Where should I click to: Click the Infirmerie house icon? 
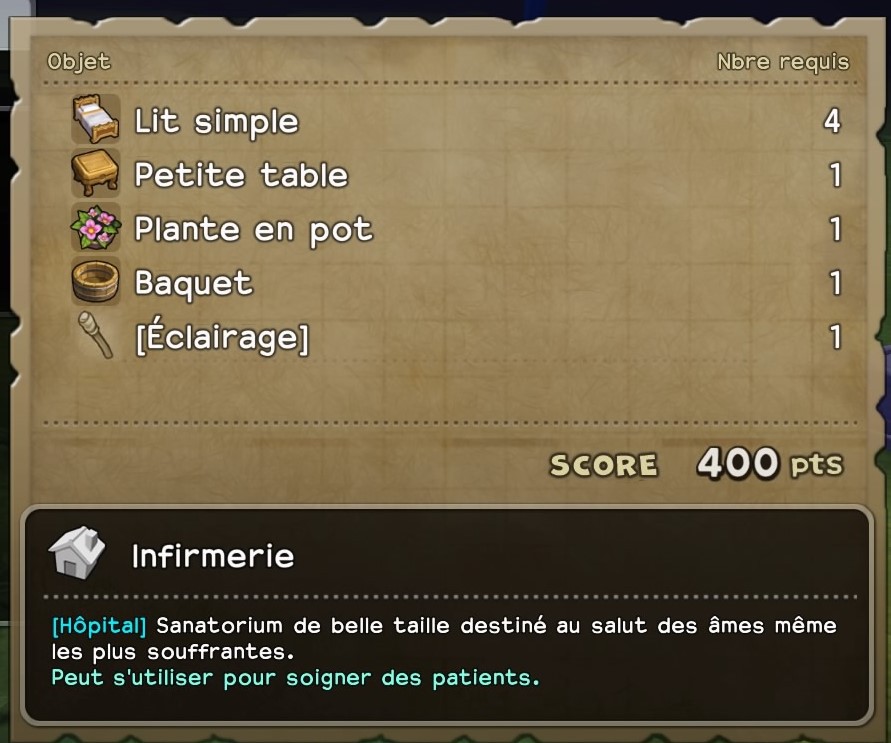coord(77,553)
